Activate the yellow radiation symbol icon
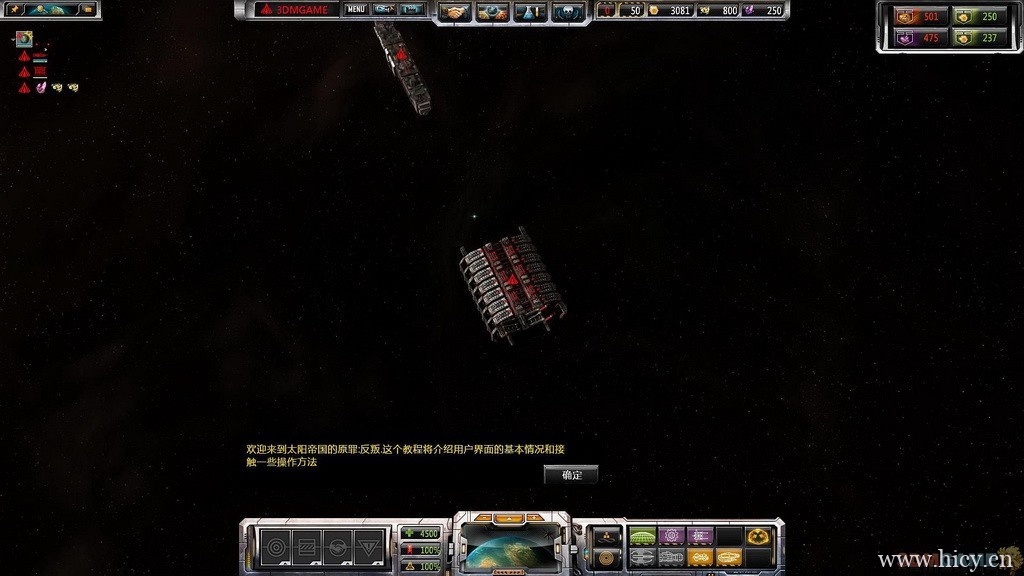The width and height of the screenshot is (1024, 576). [757, 537]
